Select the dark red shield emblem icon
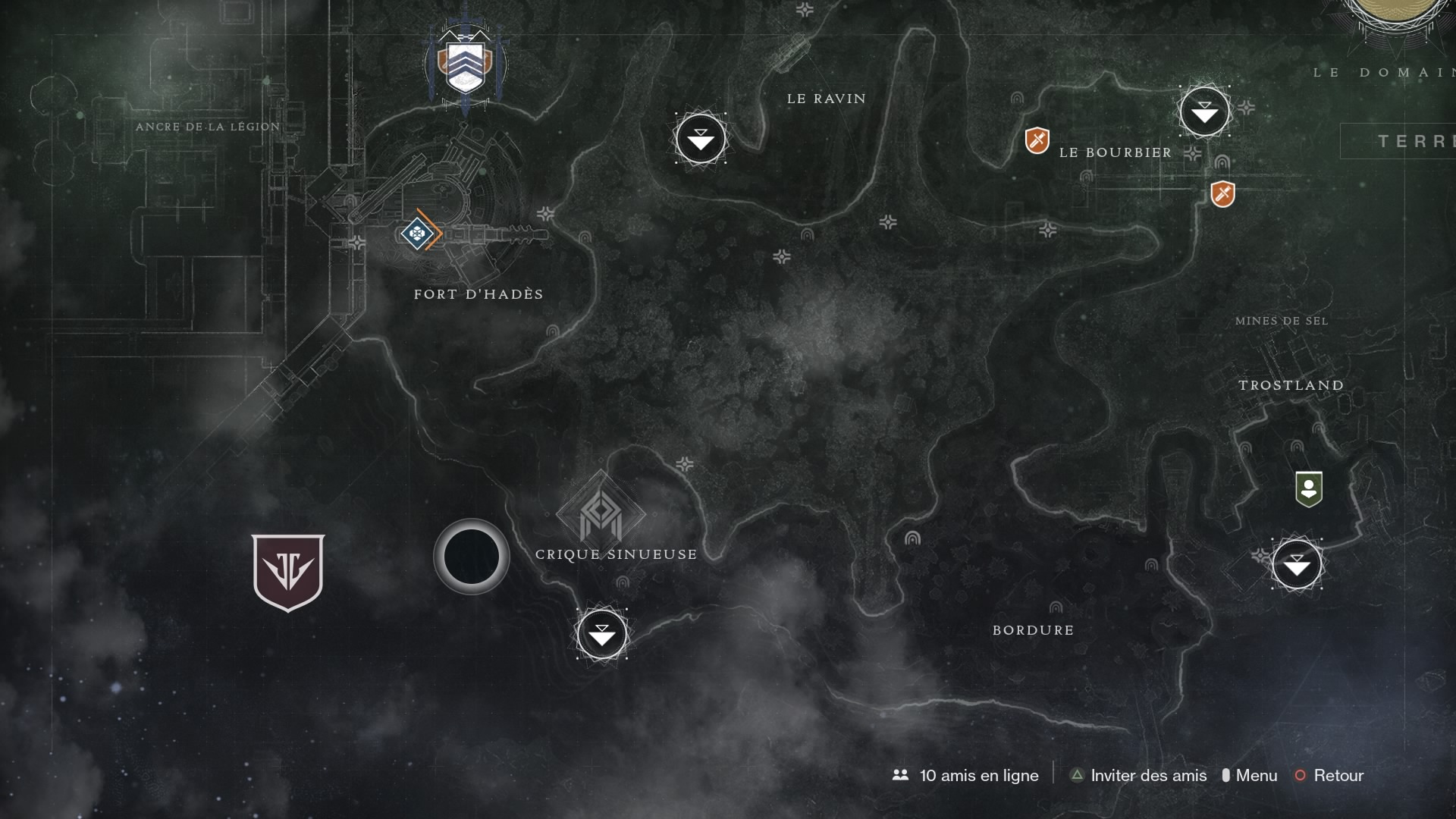The width and height of the screenshot is (1456, 819). pyautogui.click(x=288, y=571)
